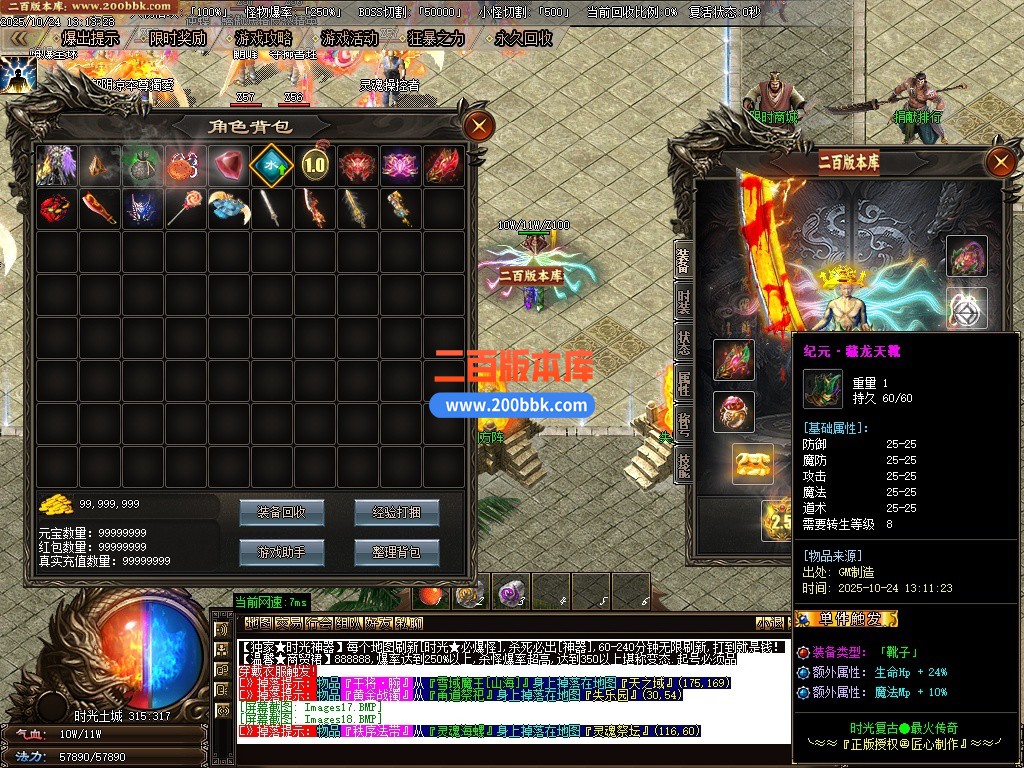Switch to the 时装 fashion tab
Viewport: 1024px width, 768px height.
(684, 302)
